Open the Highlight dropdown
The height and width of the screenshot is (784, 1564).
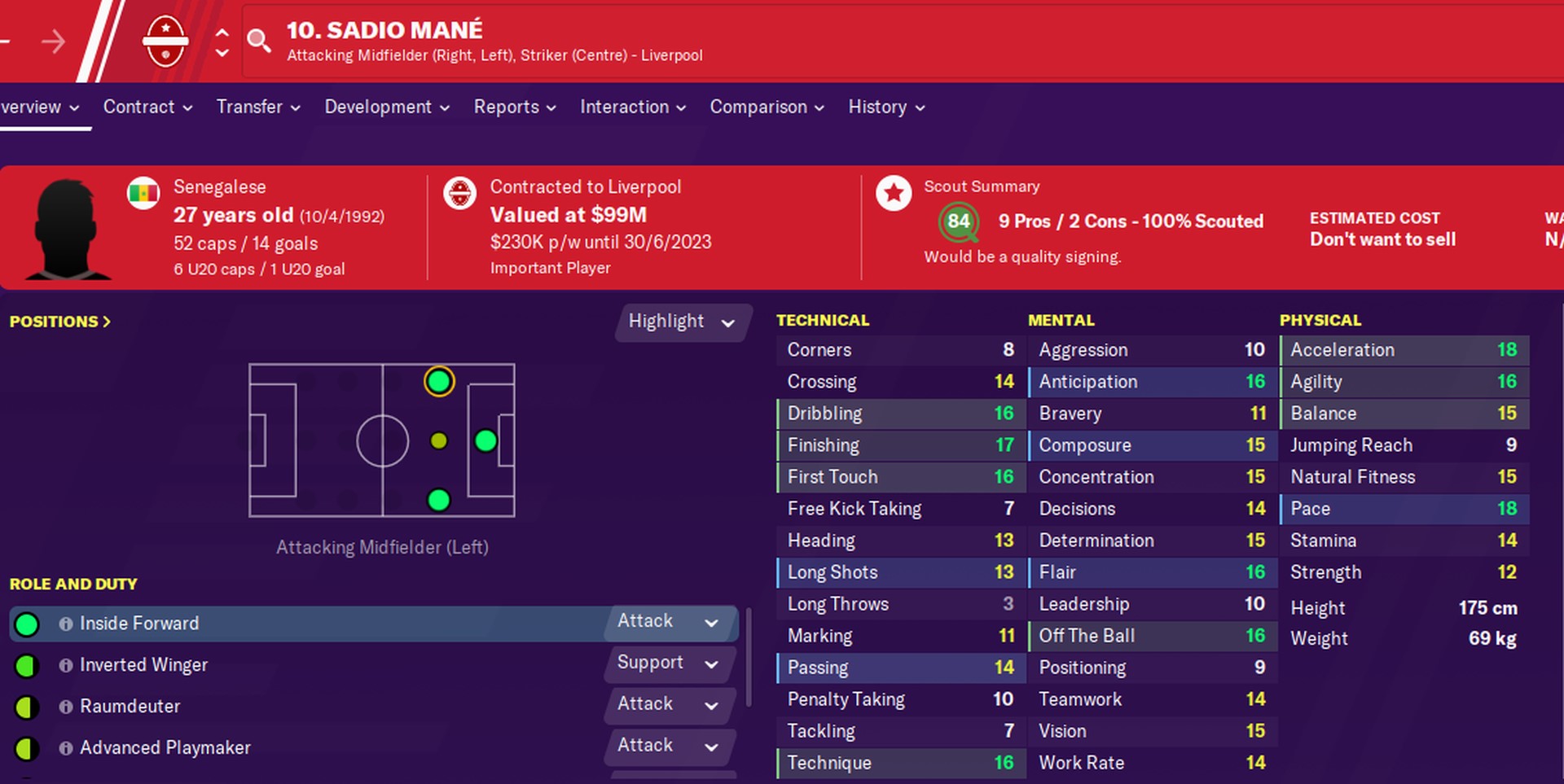683,322
